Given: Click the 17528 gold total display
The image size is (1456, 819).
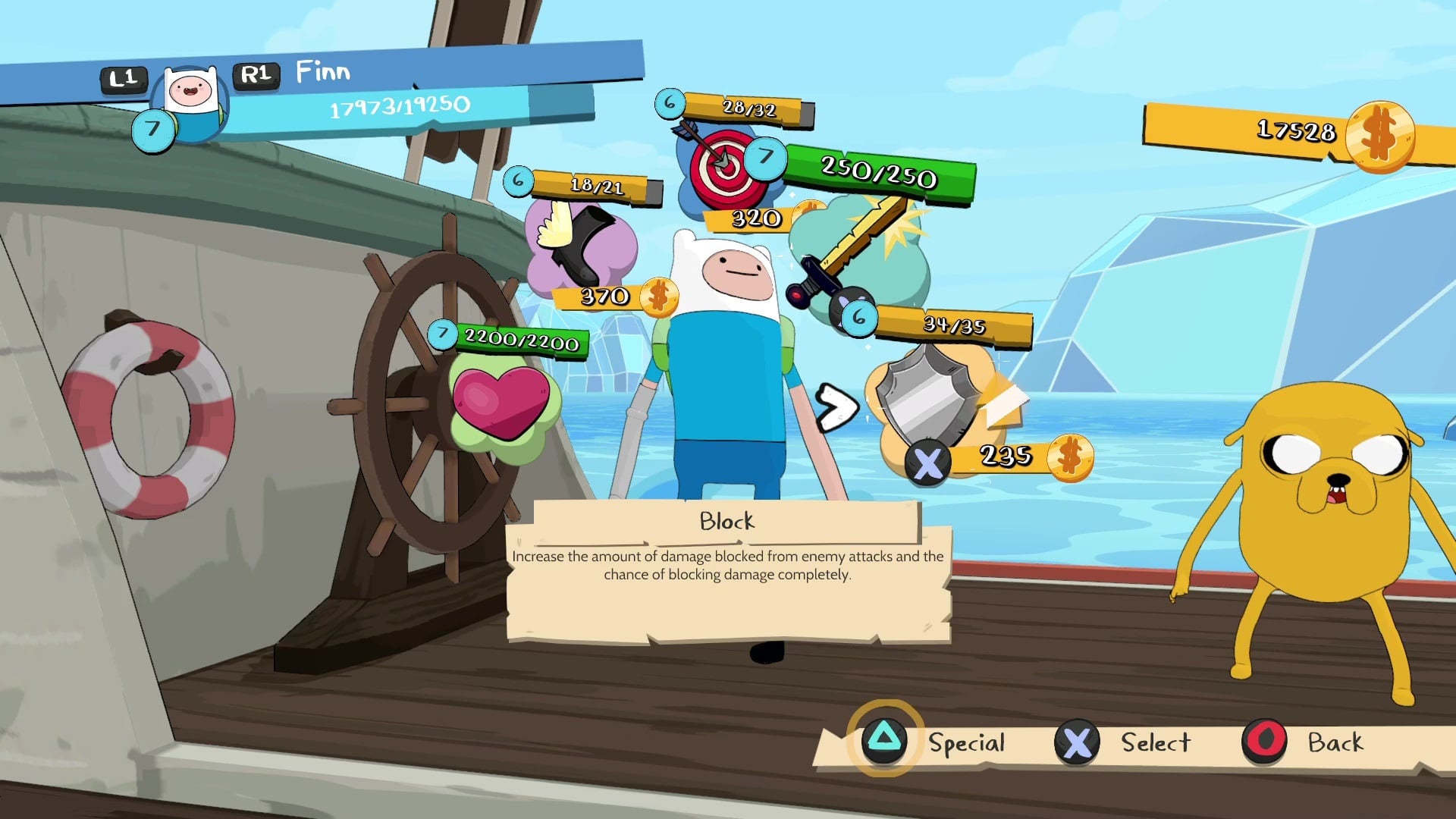Looking at the screenshot, I should (1297, 132).
